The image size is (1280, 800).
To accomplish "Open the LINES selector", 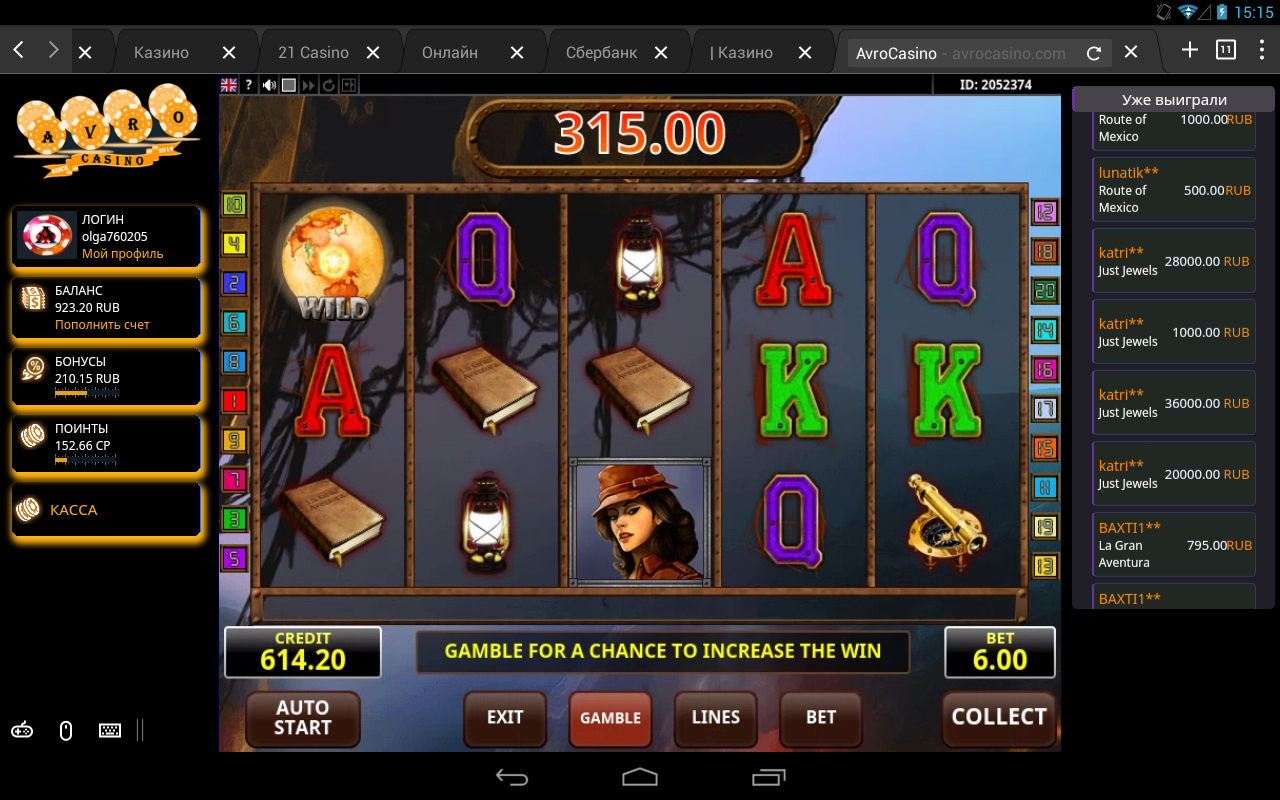I will 716,718.
